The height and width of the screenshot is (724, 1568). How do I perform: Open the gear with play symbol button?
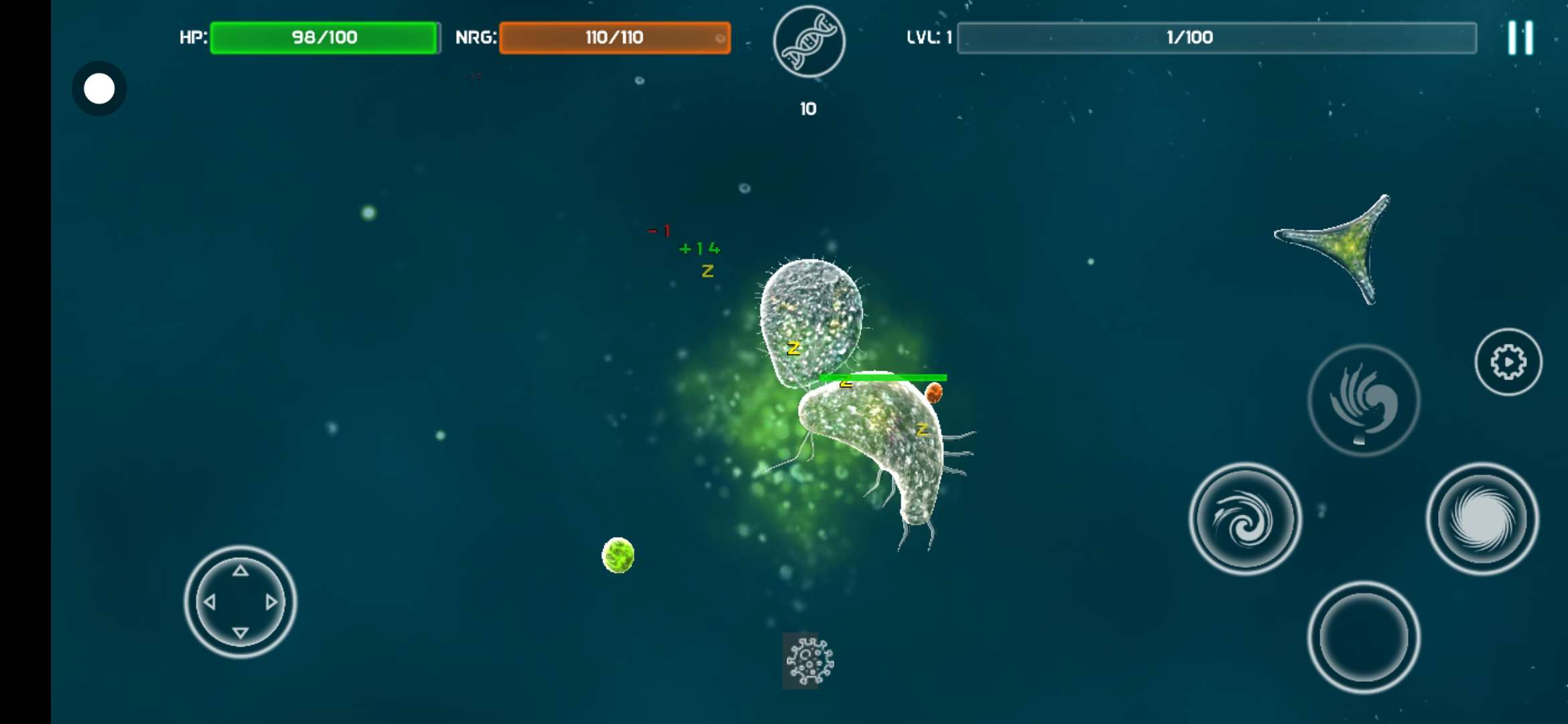(1508, 362)
